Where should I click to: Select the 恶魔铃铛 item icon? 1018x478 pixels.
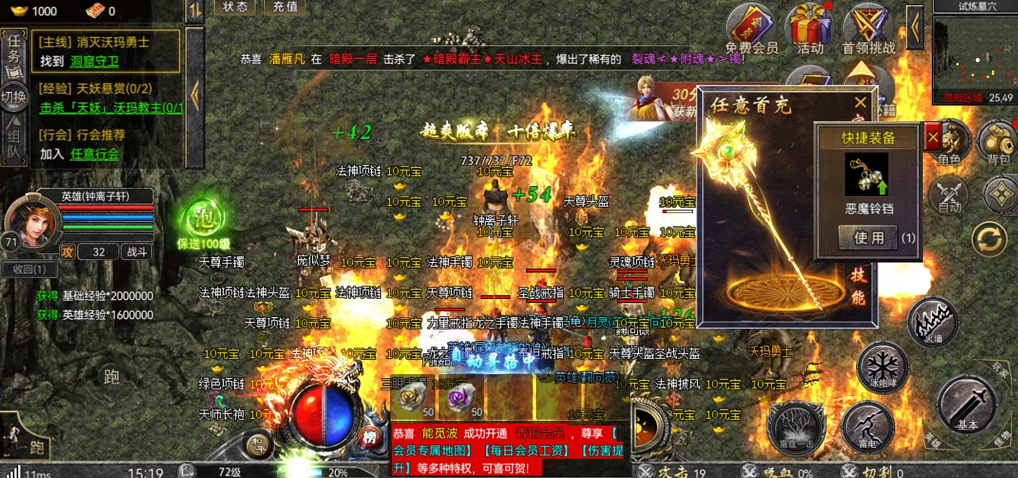click(867, 174)
